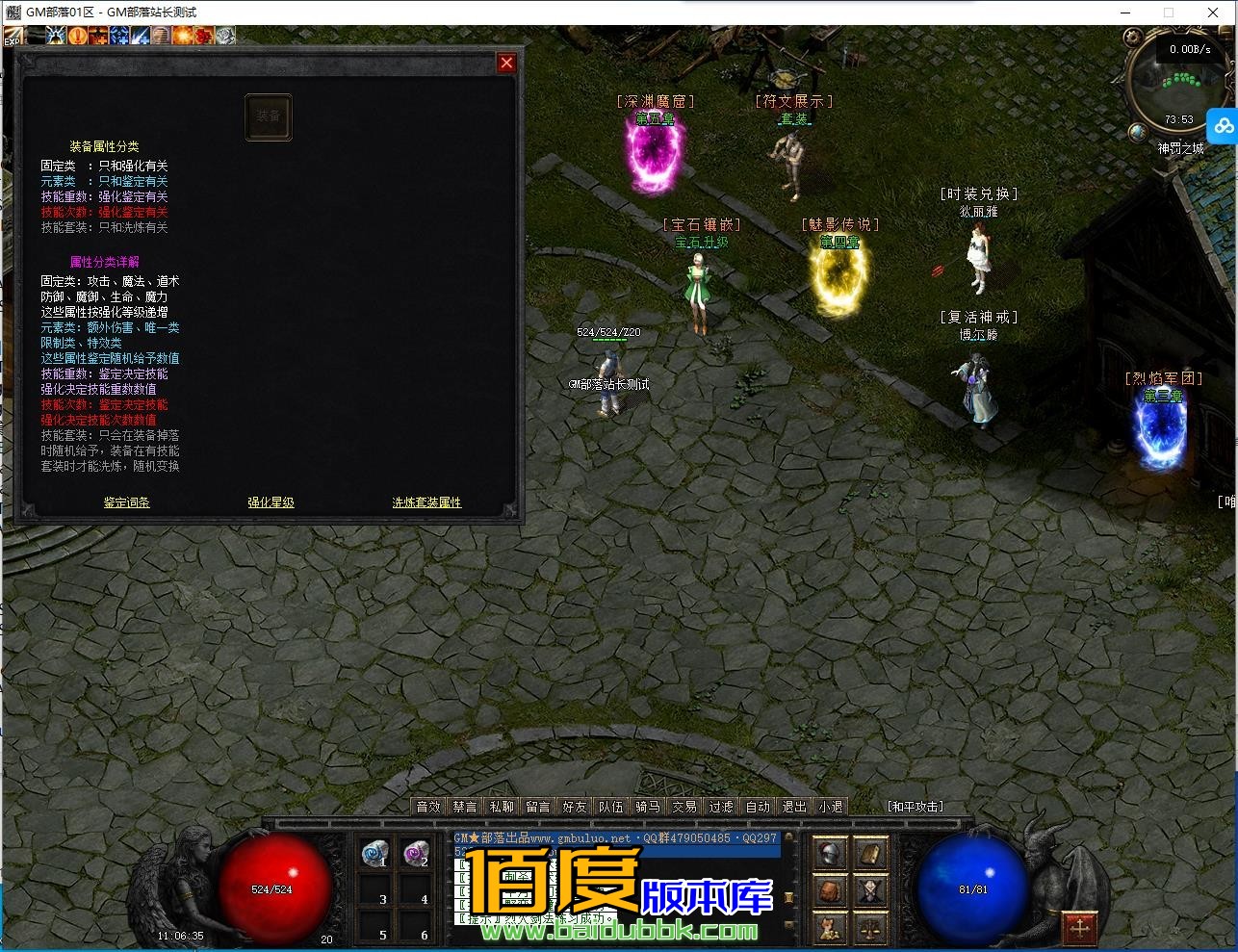Select the 私聊 private chat button
The width and height of the screenshot is (1238, 952).
(502, 807)
